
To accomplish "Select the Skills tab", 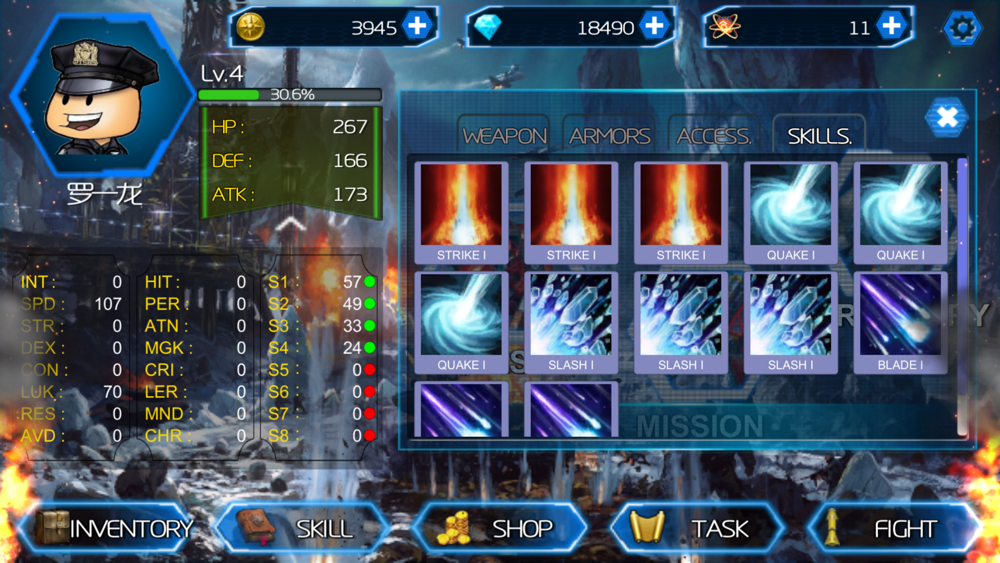I will (819, 136).
